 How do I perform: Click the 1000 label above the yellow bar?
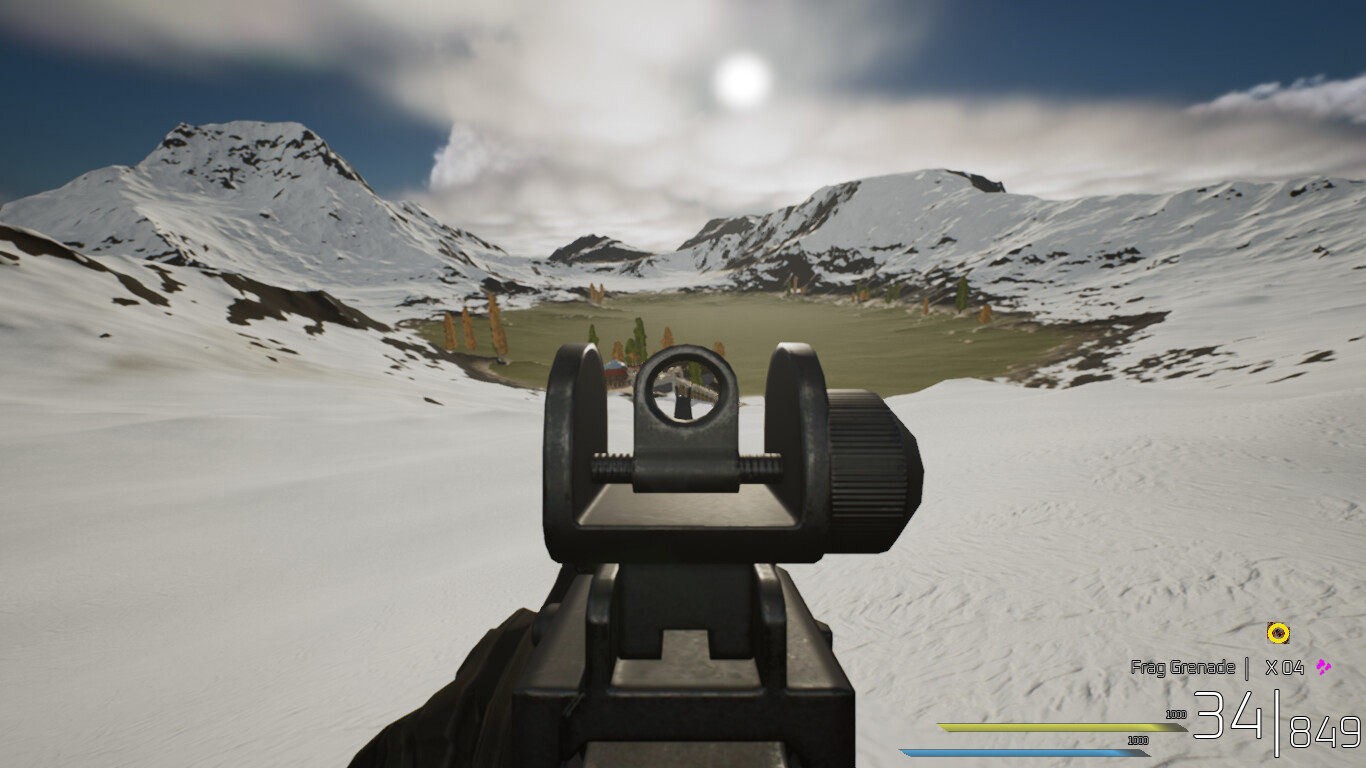1176,715
